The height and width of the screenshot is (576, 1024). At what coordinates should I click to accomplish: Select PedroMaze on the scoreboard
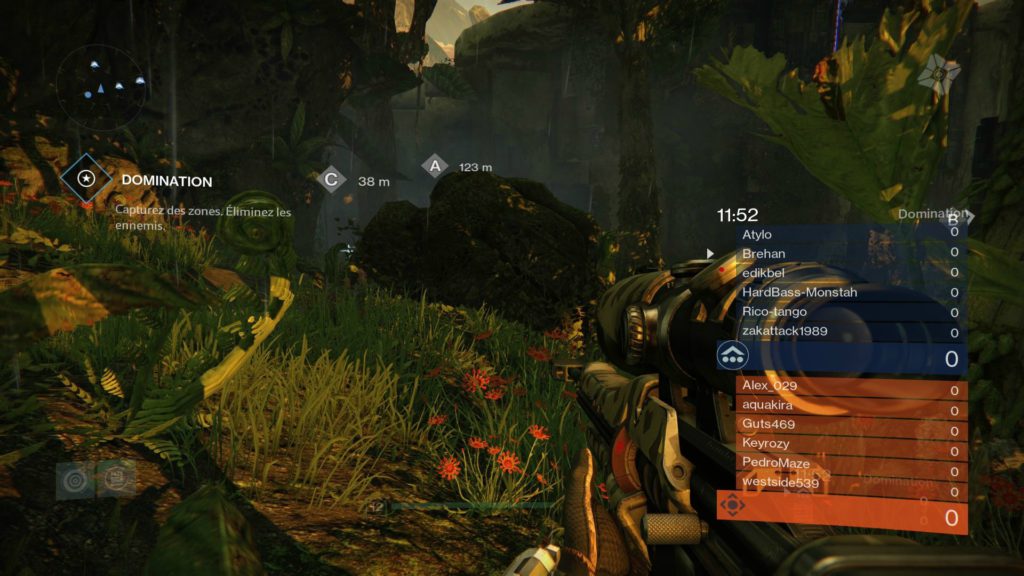tap(852, 462)
